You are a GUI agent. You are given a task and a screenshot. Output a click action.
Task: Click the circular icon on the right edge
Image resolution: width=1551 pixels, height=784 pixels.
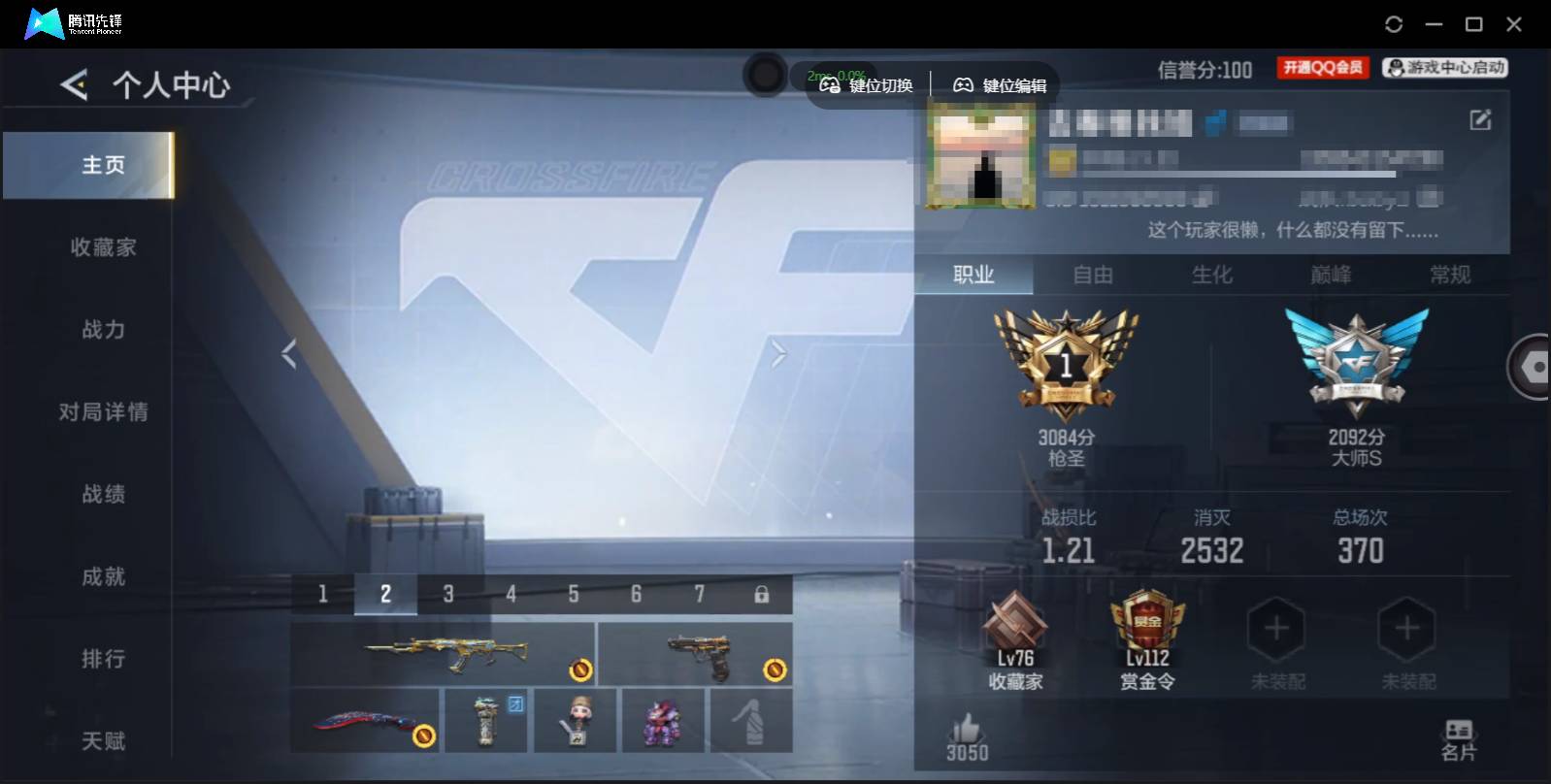1532,367
